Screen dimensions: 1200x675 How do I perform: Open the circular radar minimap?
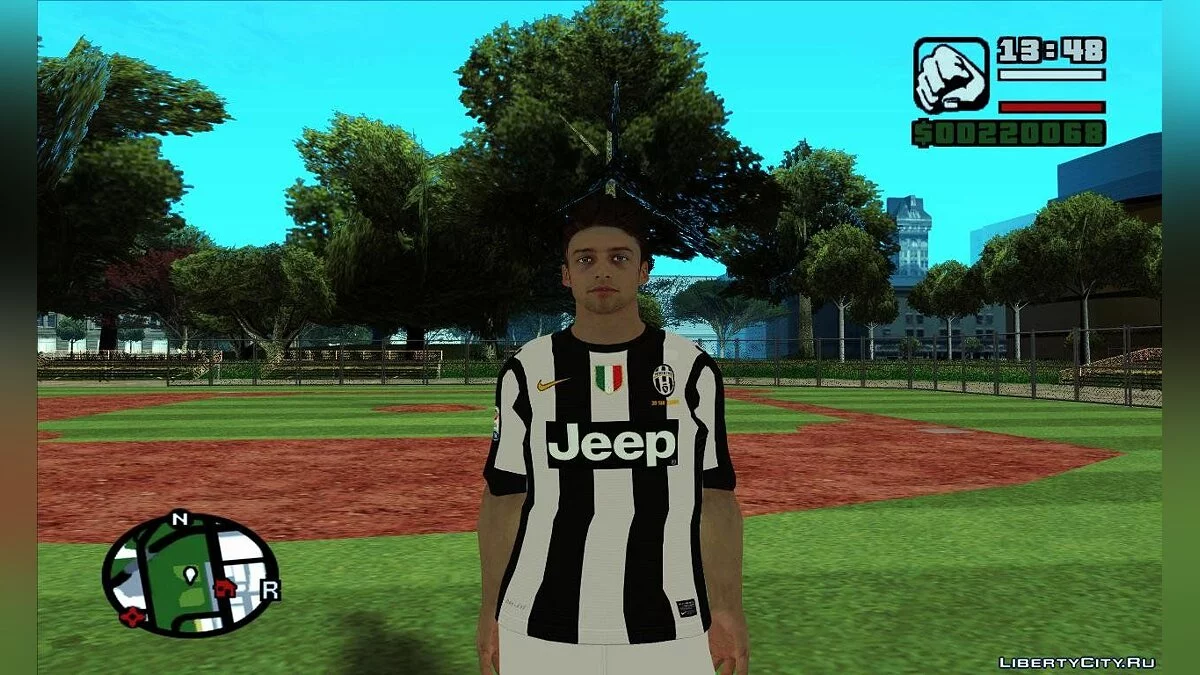(x=190, y=575)
